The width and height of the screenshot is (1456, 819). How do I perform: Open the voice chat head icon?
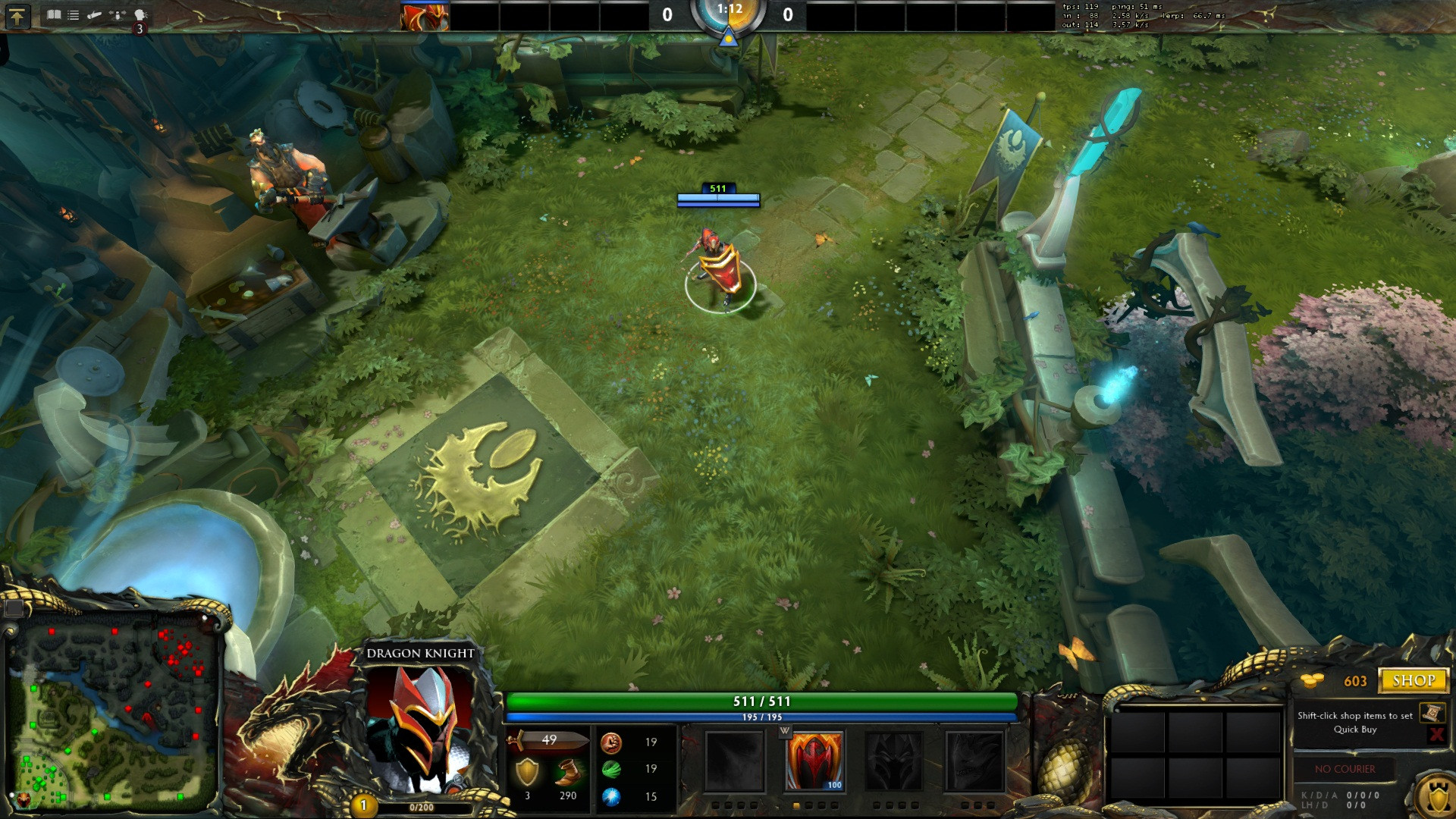click(140, 14)
